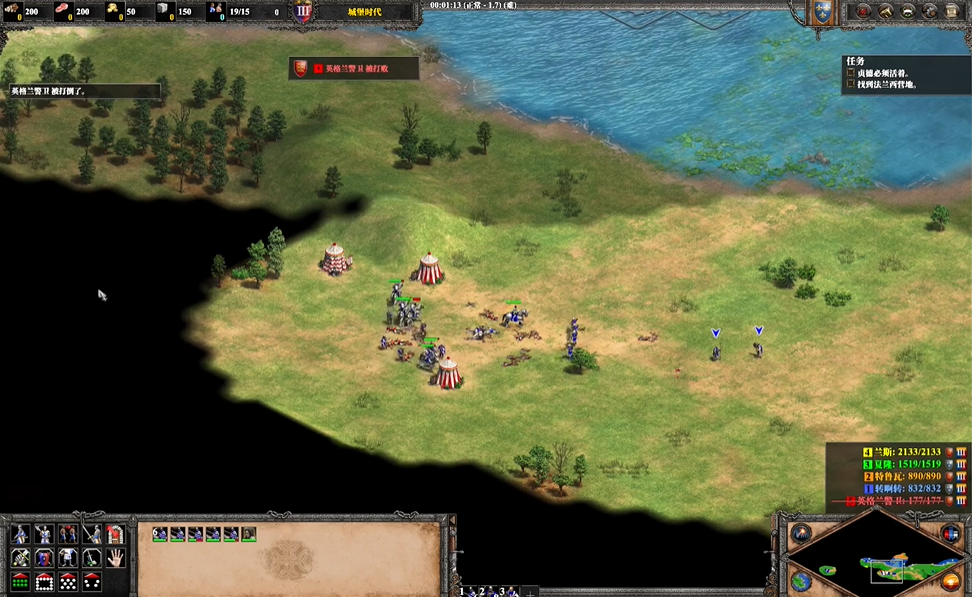Click the 英格兰警卫被打败 defeat notification banner

click(354, 68)
